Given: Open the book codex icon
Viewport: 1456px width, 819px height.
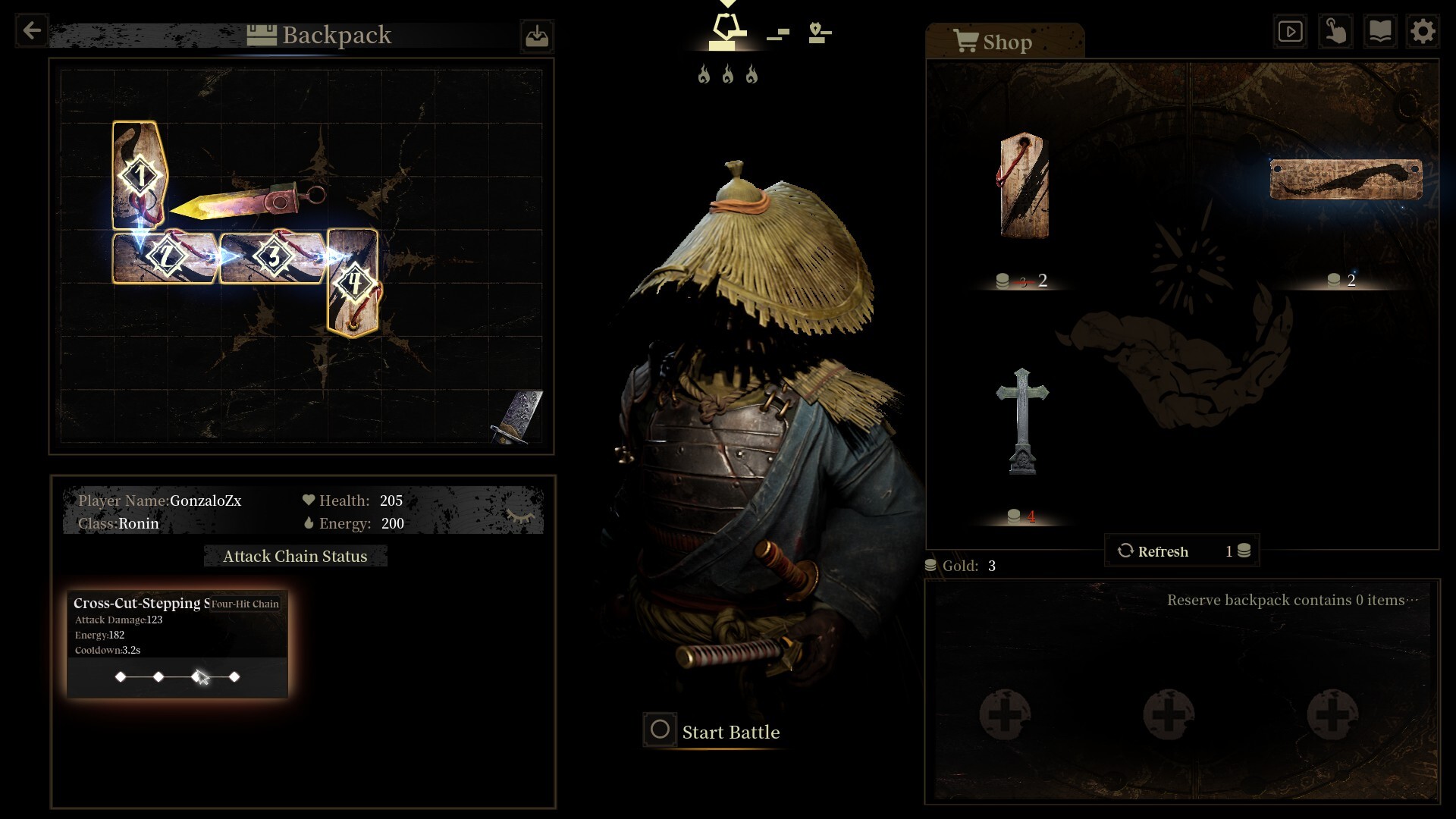Looking at the screenshot, I should click(1379, 31).
